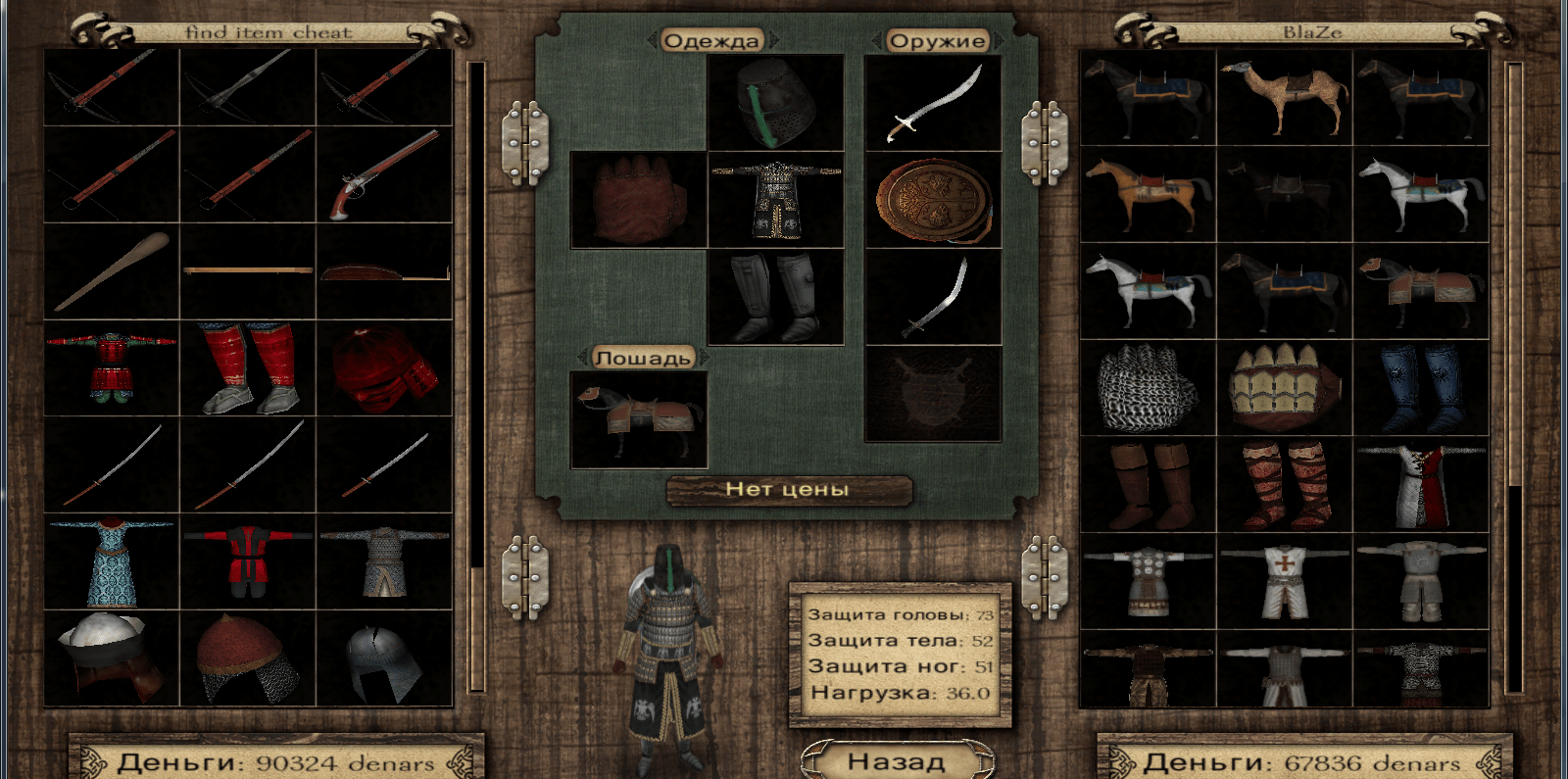Pick the wooden club item slot
The width and height of the screenshot is (1568, 779).
[x=112, y=271]
